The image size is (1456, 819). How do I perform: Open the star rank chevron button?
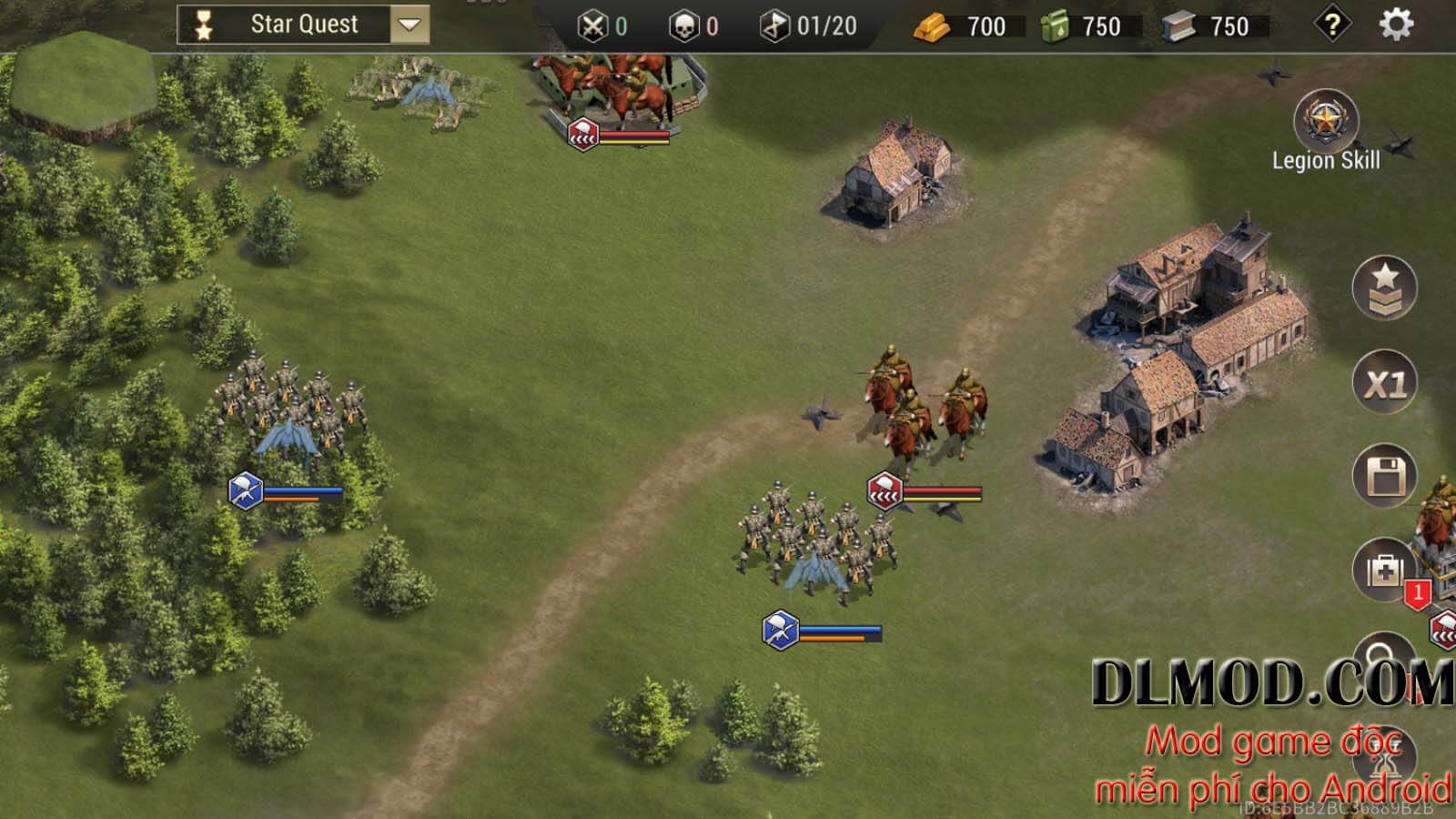pos(1384,288)
